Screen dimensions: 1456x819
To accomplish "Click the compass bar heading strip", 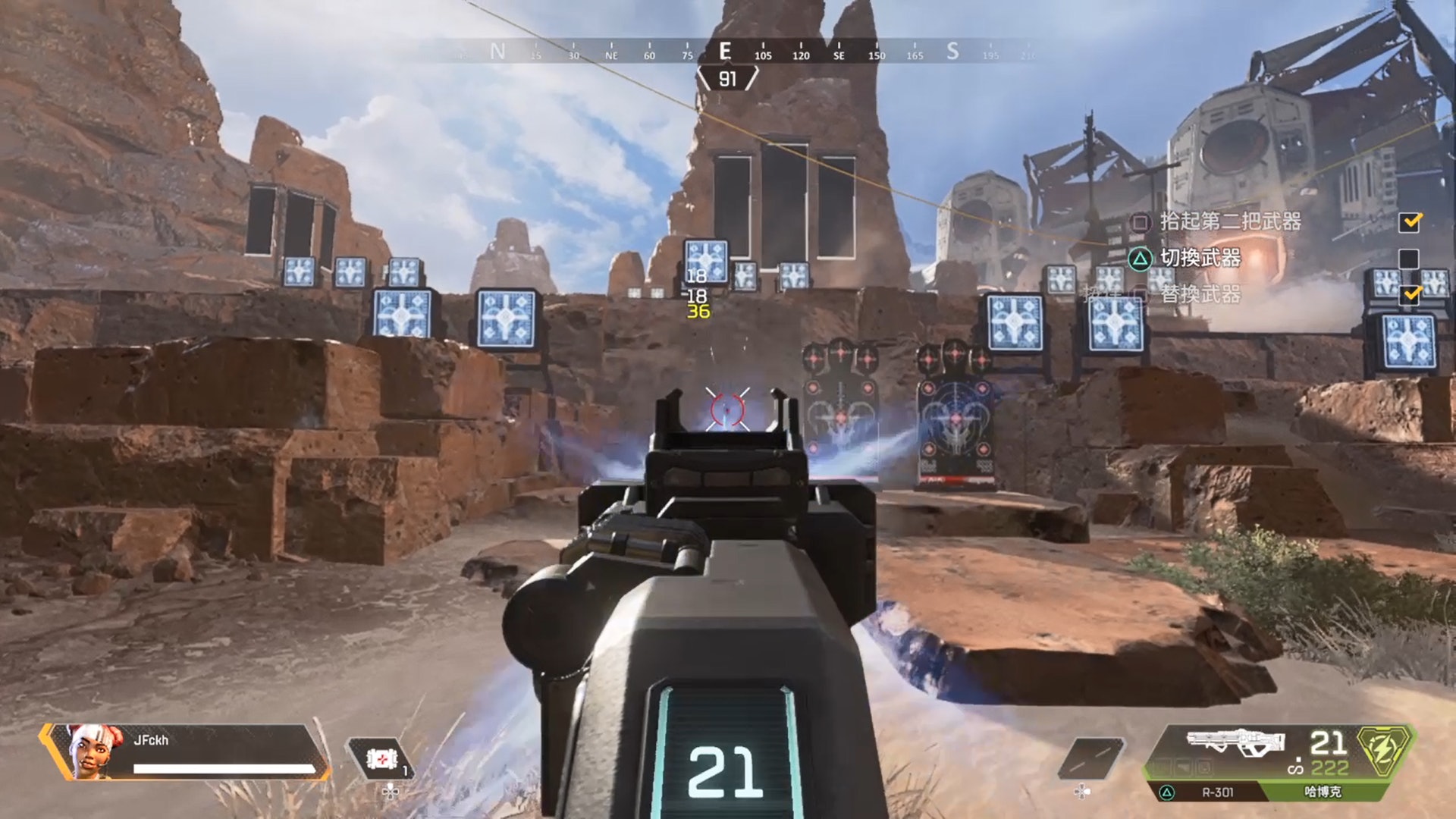I will coord(726,52).
